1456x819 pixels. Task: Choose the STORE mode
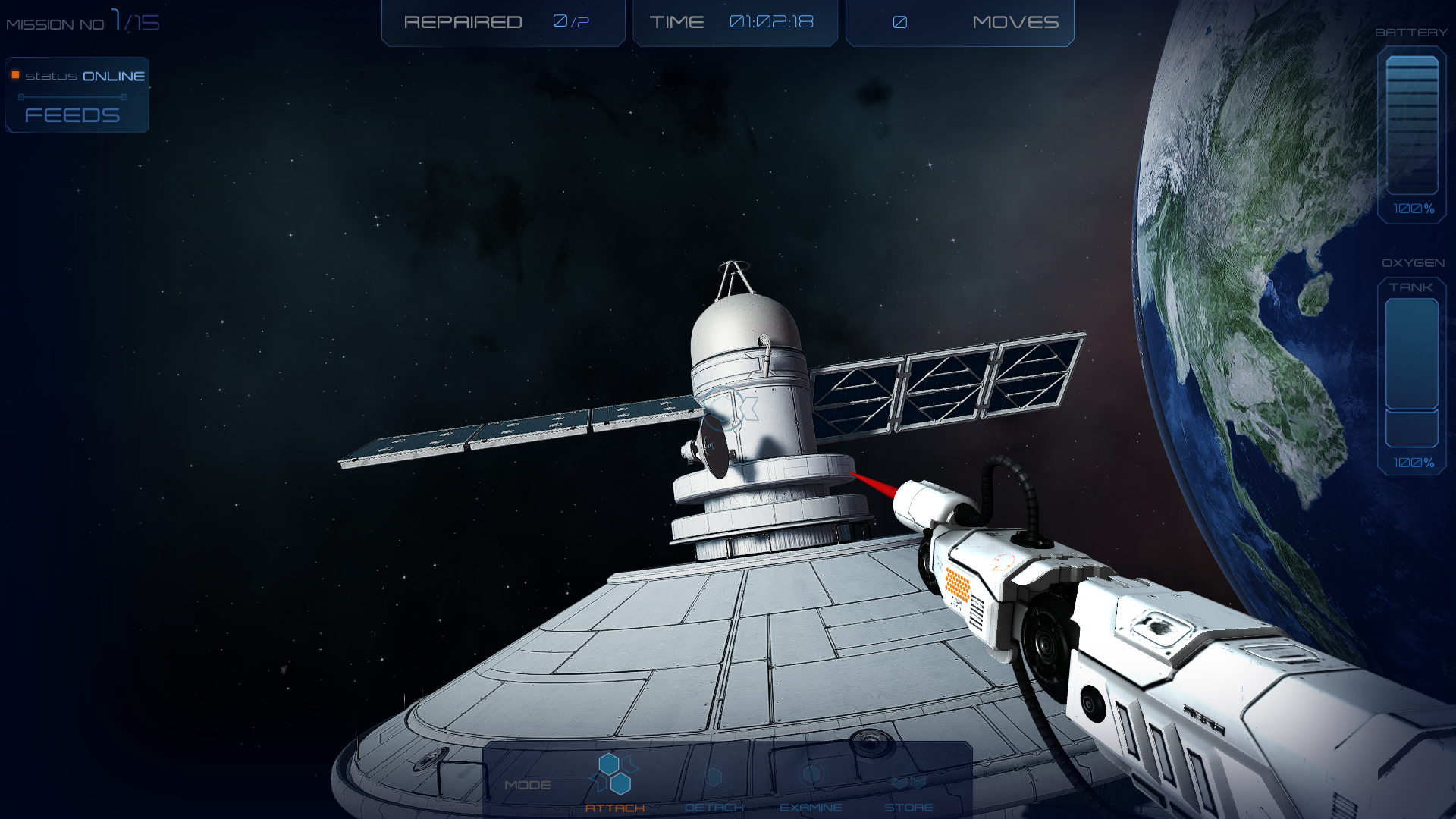point(908,789)
